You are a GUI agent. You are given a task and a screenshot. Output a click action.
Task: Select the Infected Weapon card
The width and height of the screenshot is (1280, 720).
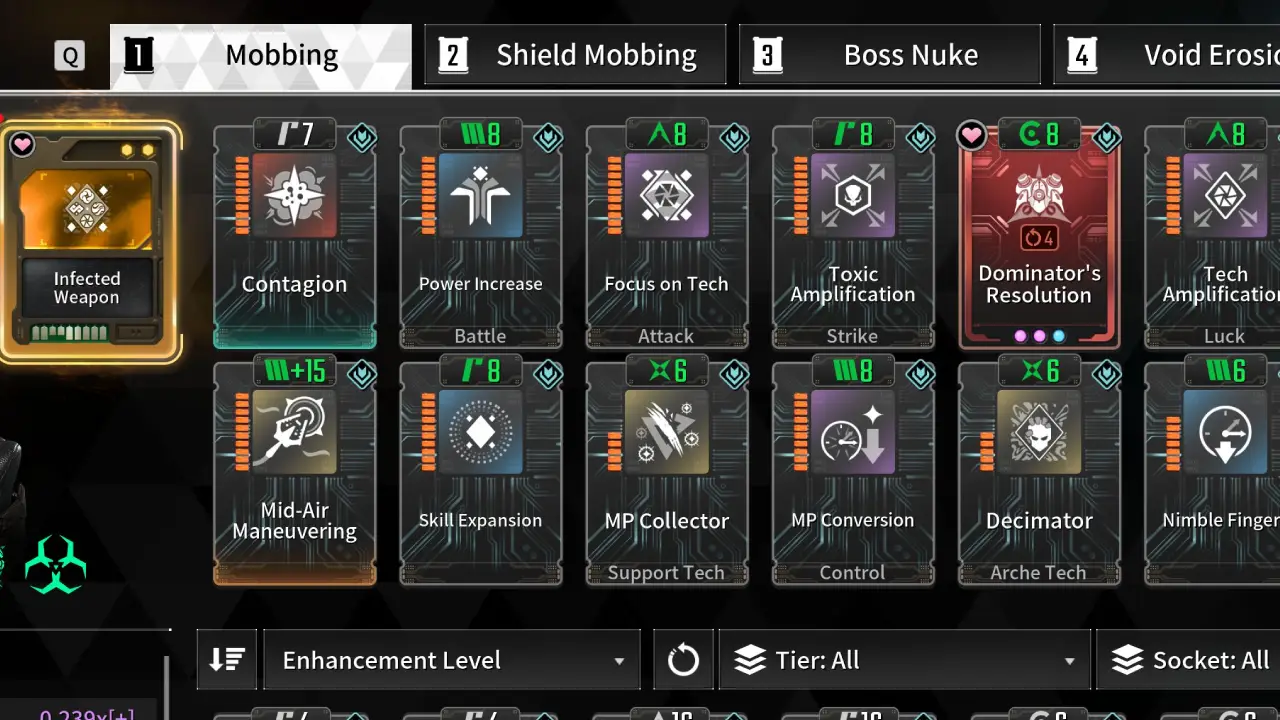[88, 242]
